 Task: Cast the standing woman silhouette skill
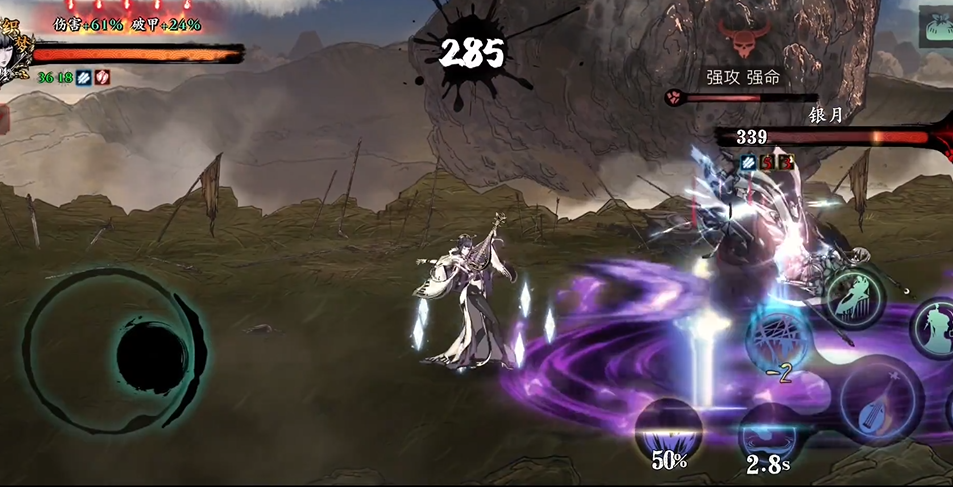(935, 327)
